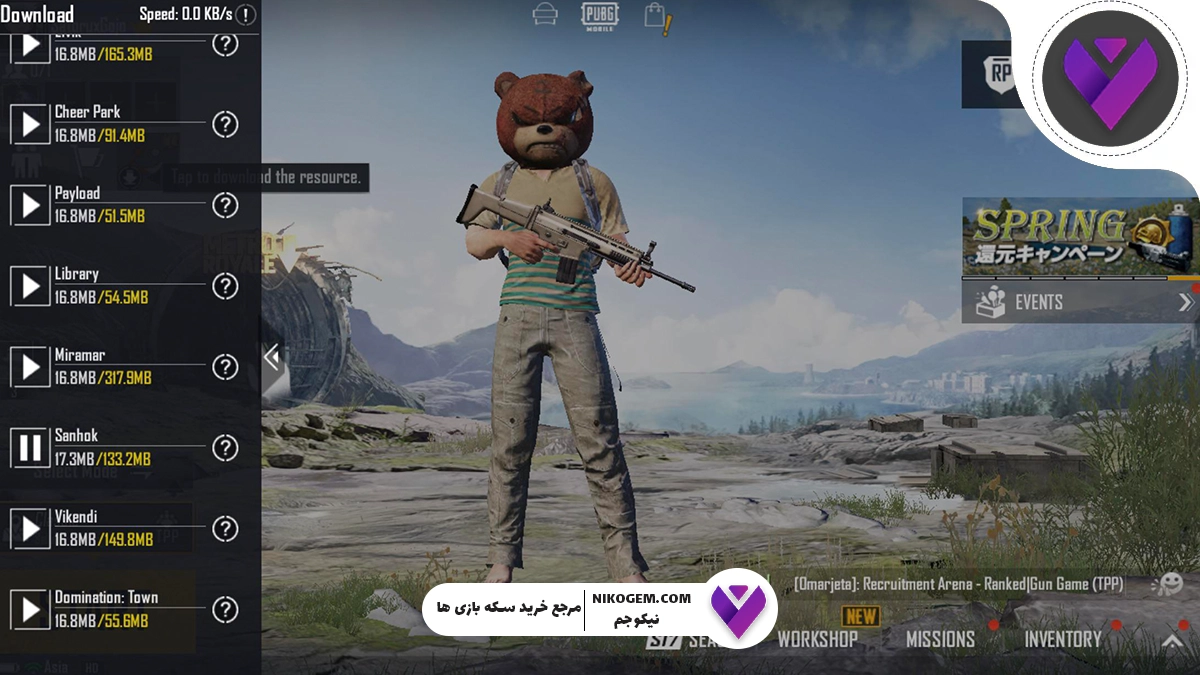This screenshot has width=1200, height=675.
Task: Start downloading the Payload resource
Action: tap(30, 205)
